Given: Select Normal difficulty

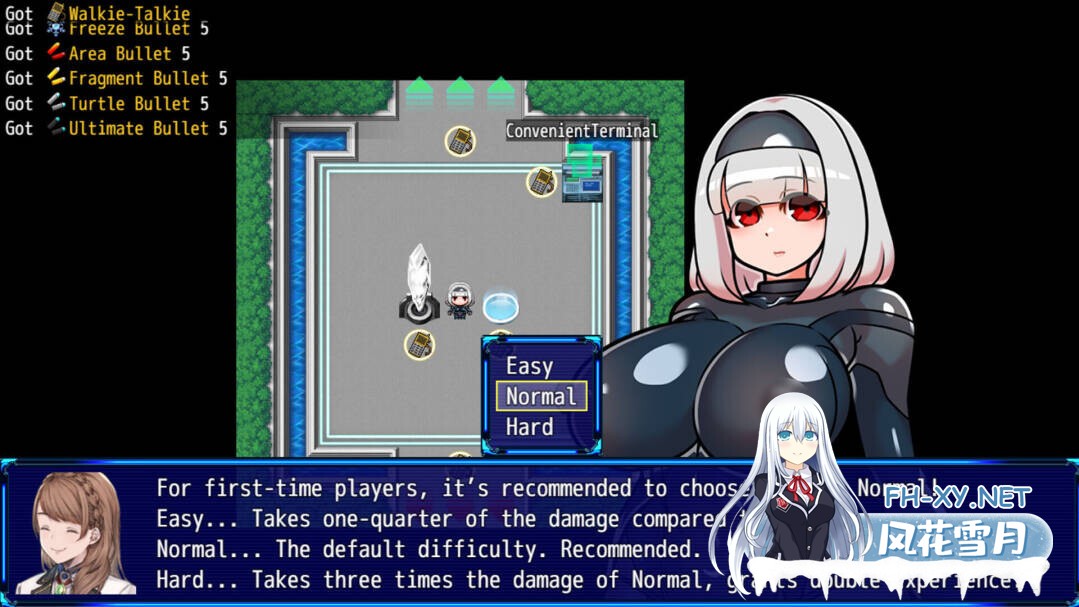Looking at the screenshot, I should point(541,397).
